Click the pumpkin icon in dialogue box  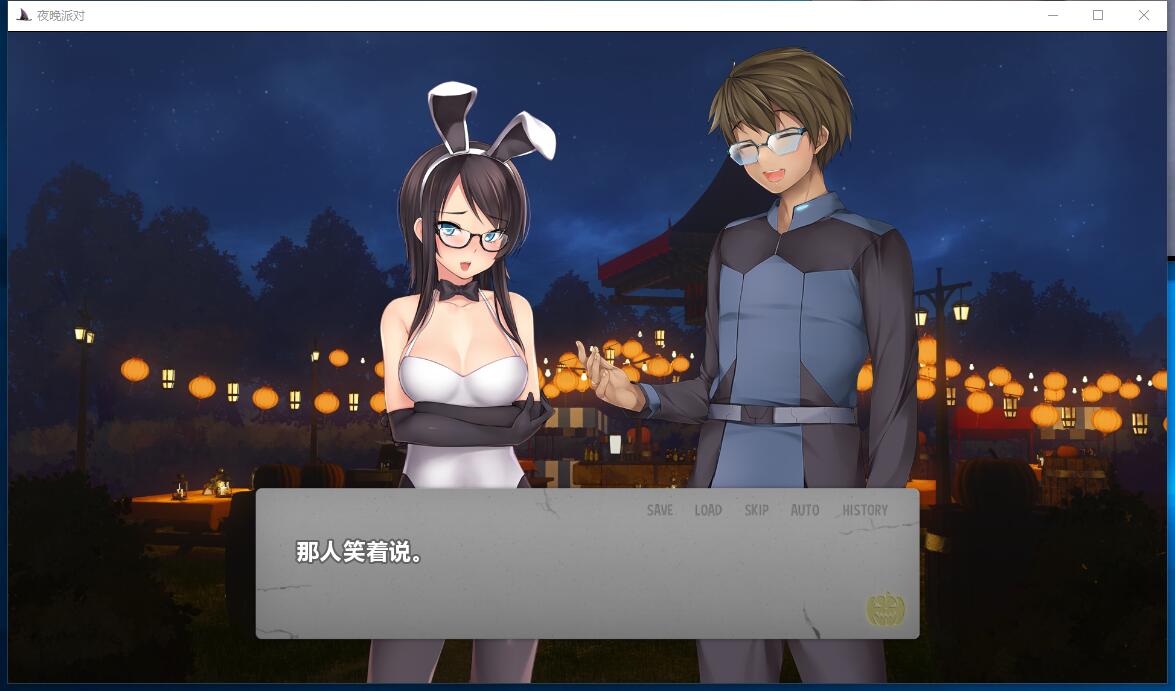(885, 609)
